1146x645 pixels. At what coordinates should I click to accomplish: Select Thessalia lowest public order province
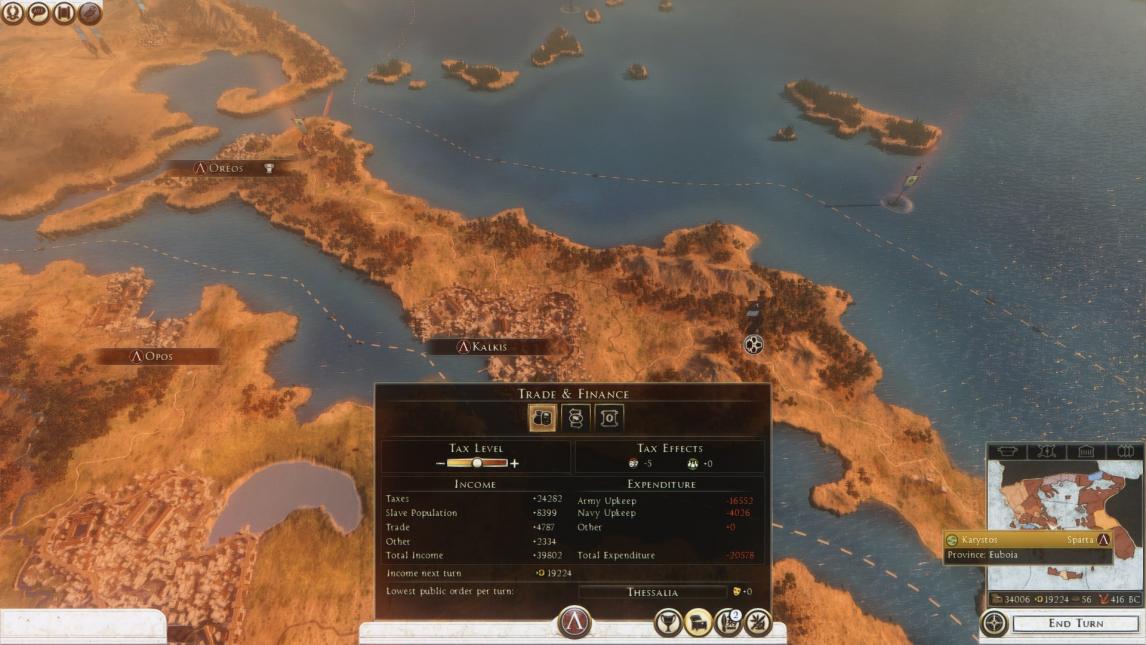[652, 592]
